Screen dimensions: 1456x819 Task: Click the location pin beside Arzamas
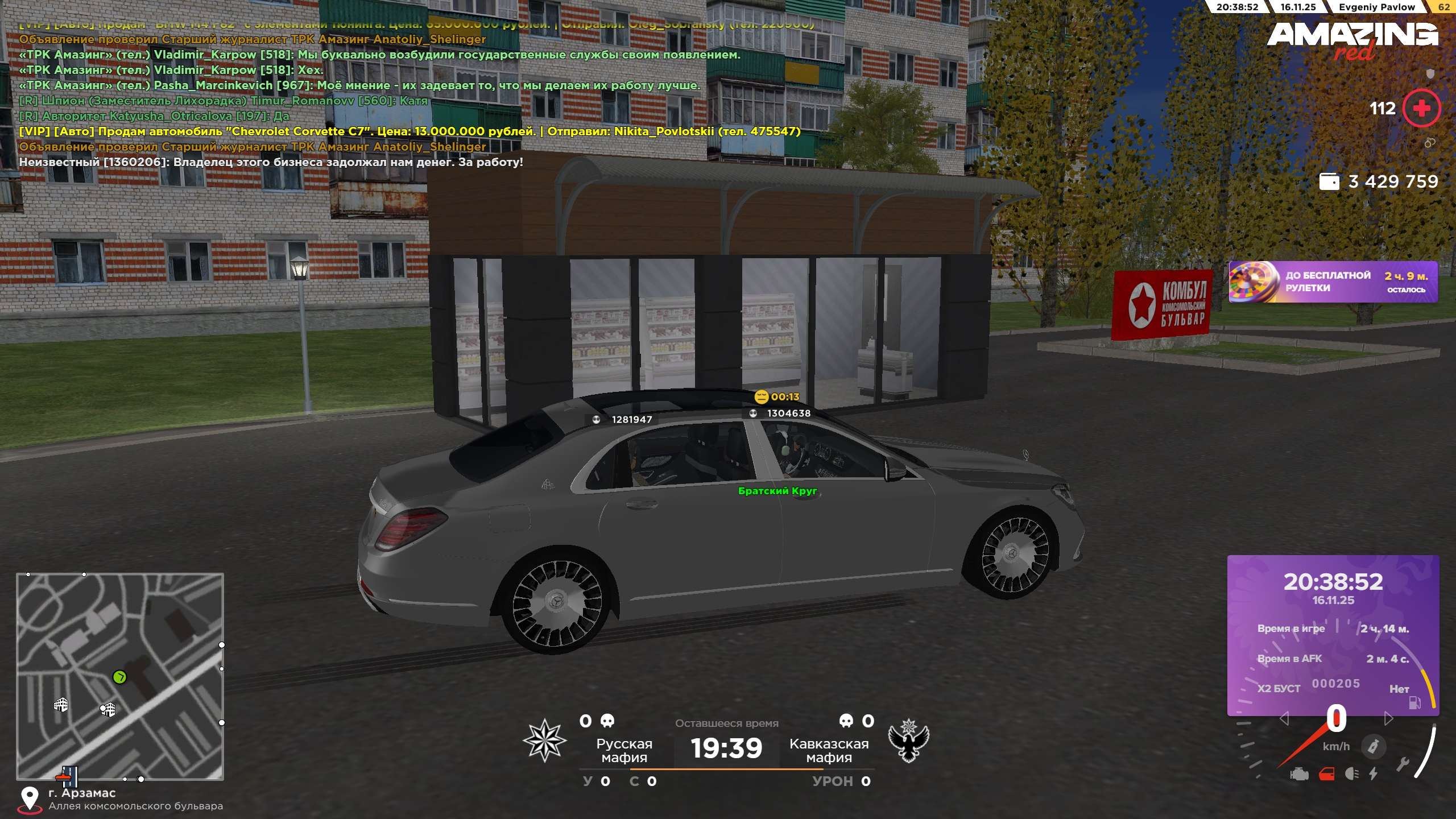point(30,798)
